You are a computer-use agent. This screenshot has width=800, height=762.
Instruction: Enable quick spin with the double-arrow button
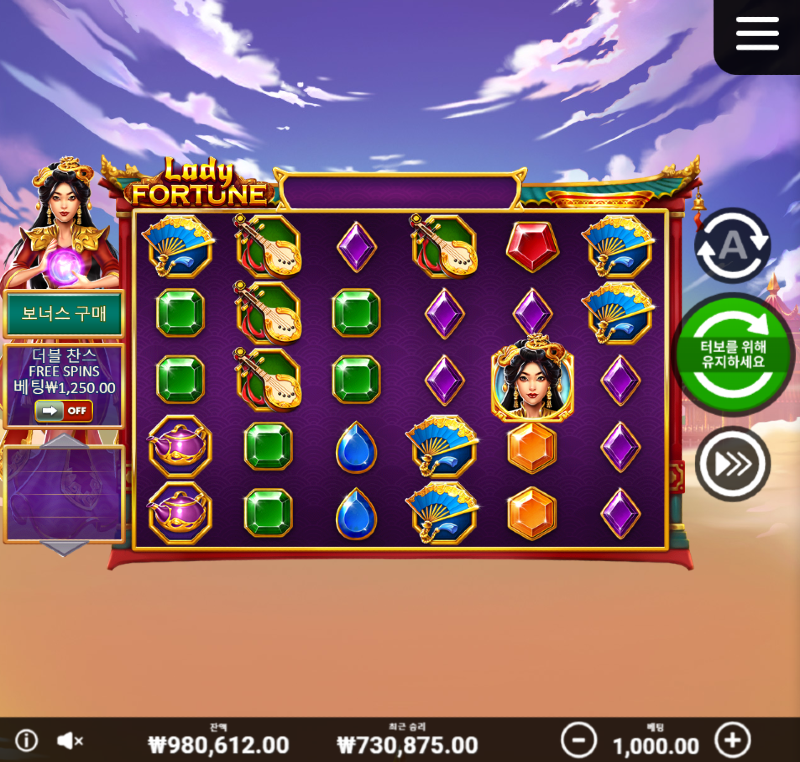tap(732, 464)
